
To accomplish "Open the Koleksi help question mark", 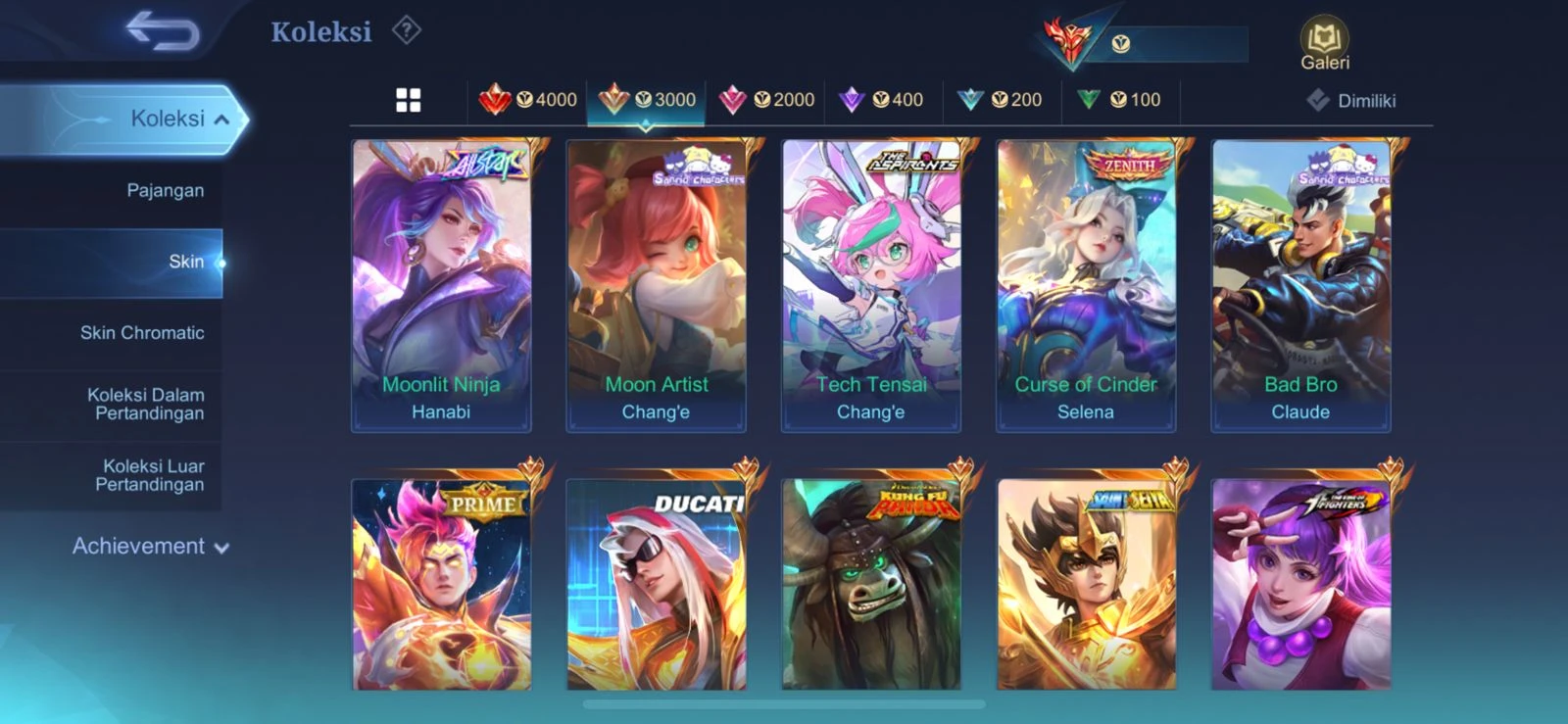I will pos(406,31).
